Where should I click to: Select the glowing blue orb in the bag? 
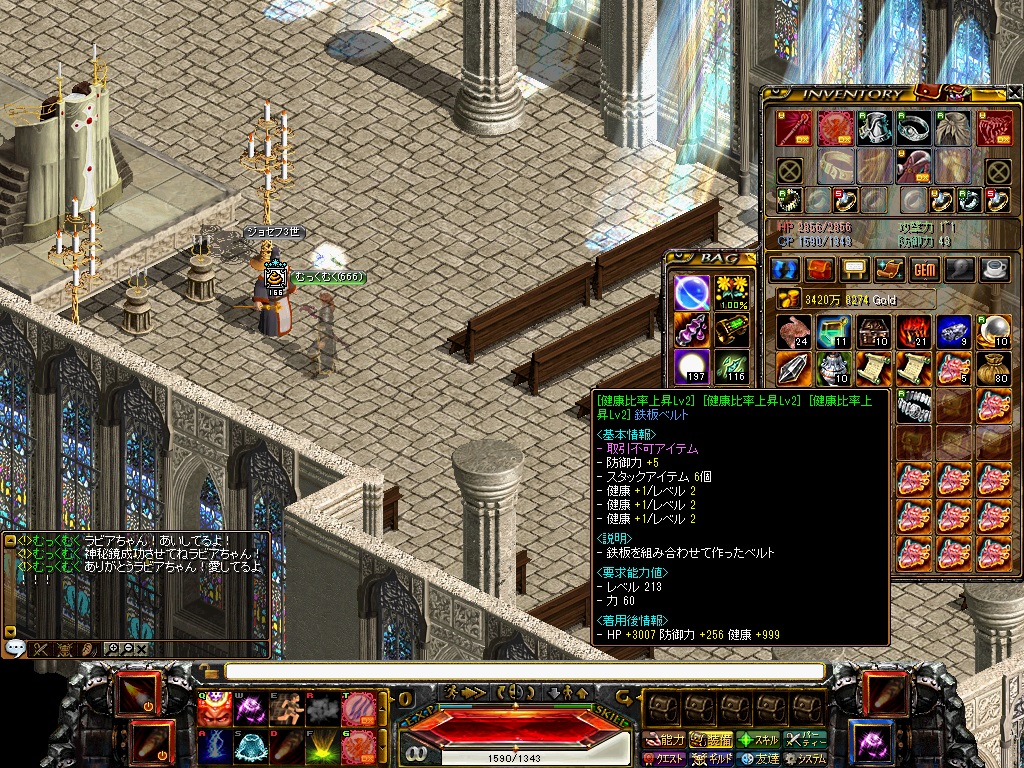[691, 292]
